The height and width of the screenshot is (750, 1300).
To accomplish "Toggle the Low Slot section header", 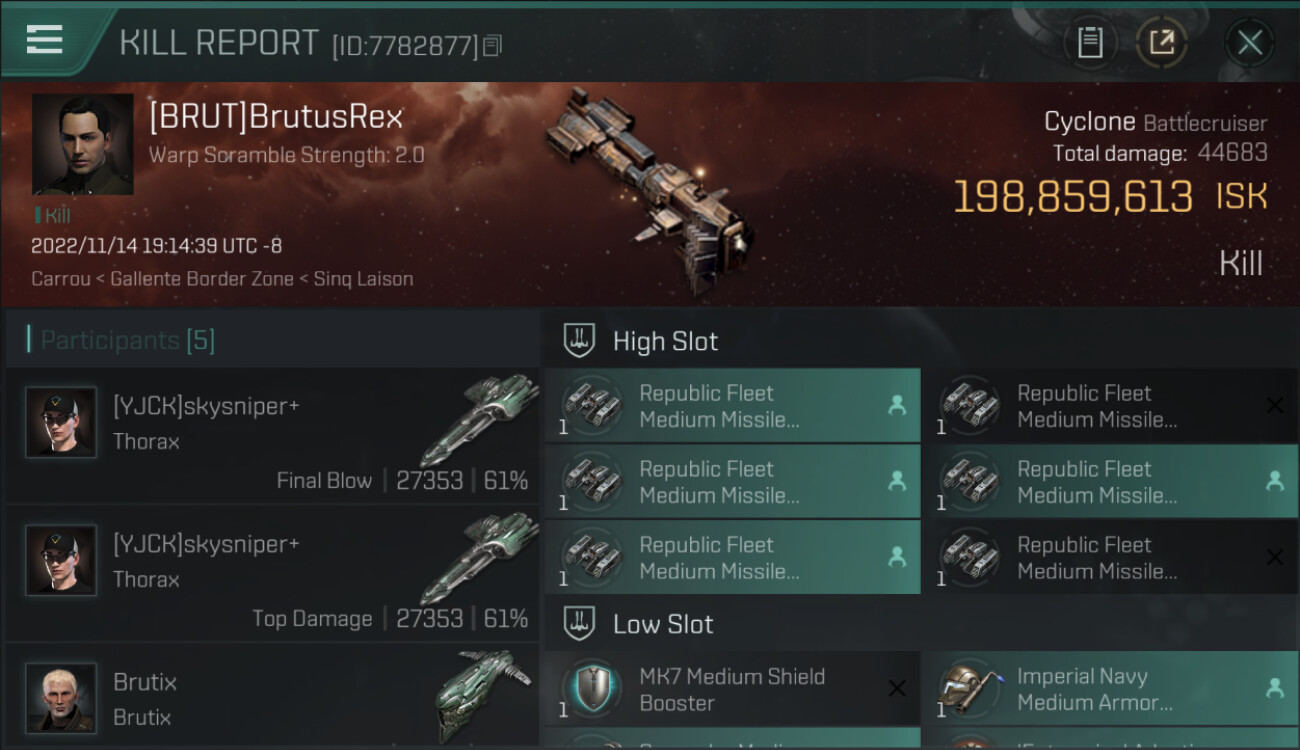I will coord(663,625).
